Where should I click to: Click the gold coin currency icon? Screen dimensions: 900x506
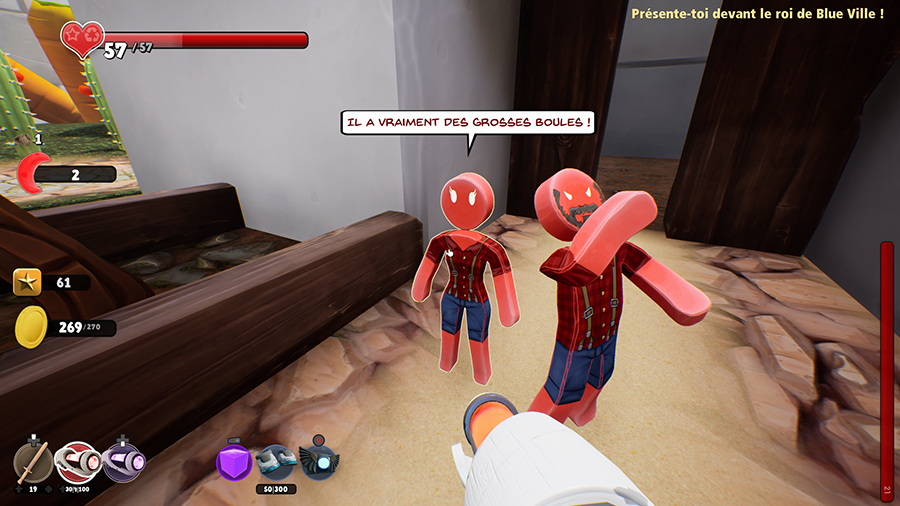point(30,327)
